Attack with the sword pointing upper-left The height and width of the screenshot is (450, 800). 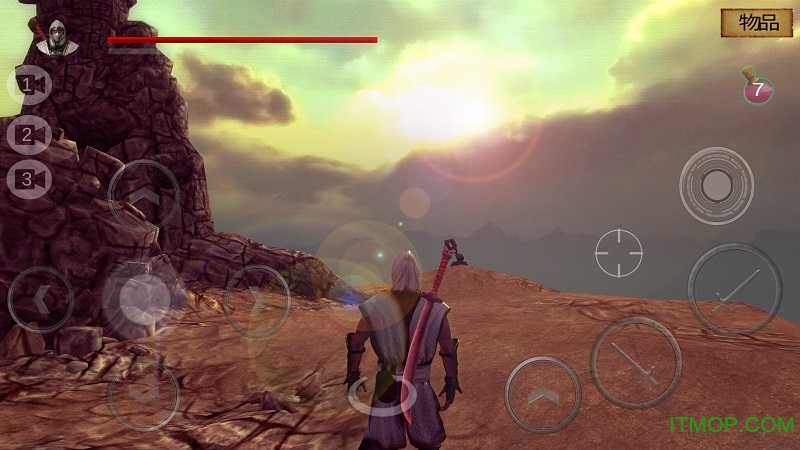click(x=635, y=363)
